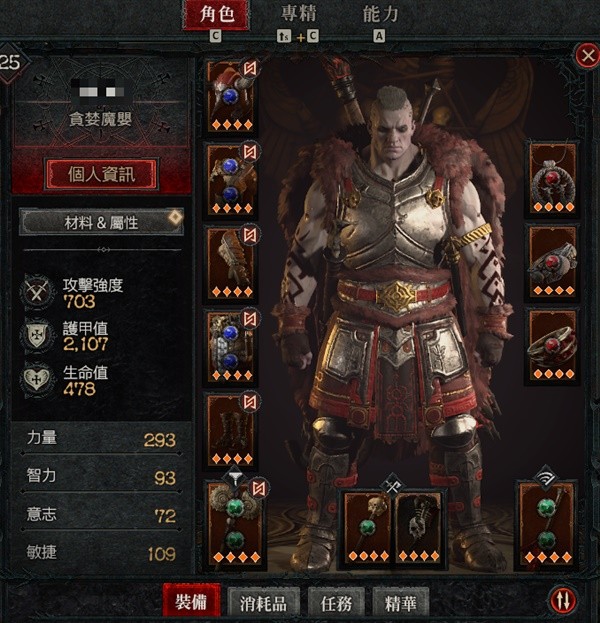Switch to the 裝備 inventory tab

[x=192, y=602]
